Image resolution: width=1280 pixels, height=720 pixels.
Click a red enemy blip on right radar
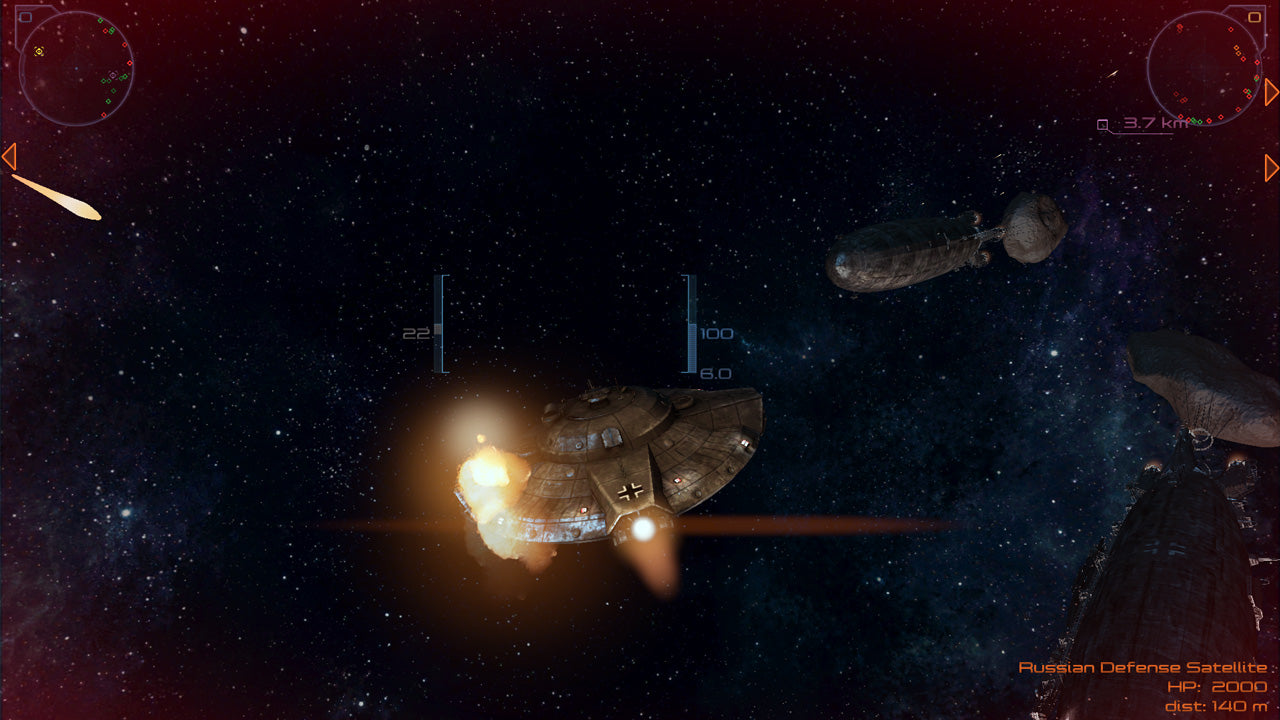1231,29
